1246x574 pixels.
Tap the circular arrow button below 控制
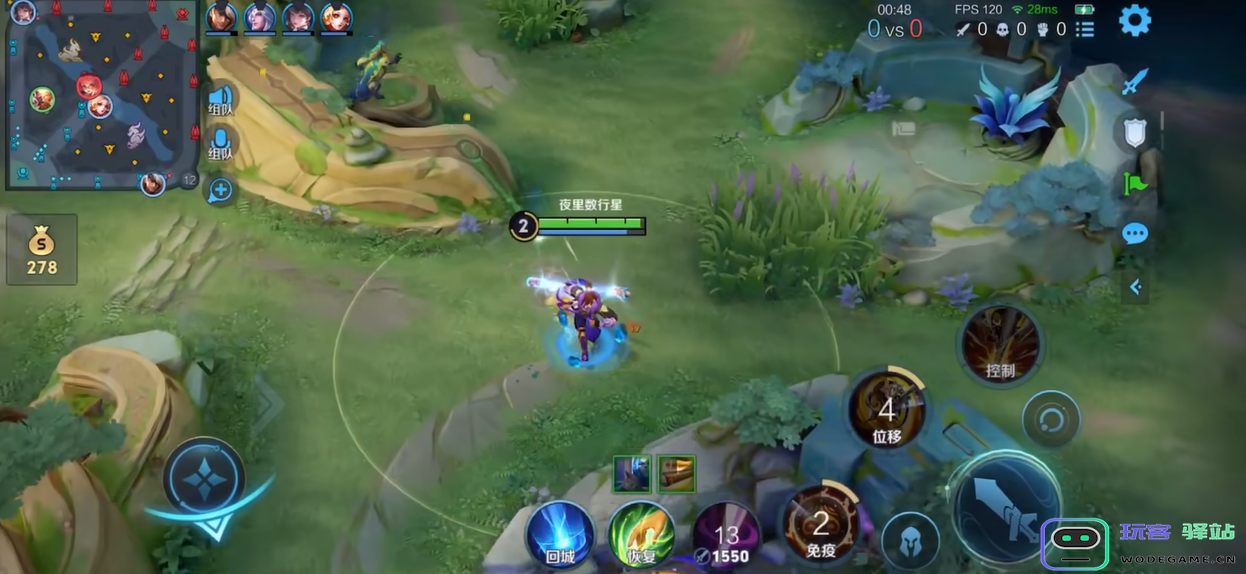pyautogui.click(x=1051, y=418)
